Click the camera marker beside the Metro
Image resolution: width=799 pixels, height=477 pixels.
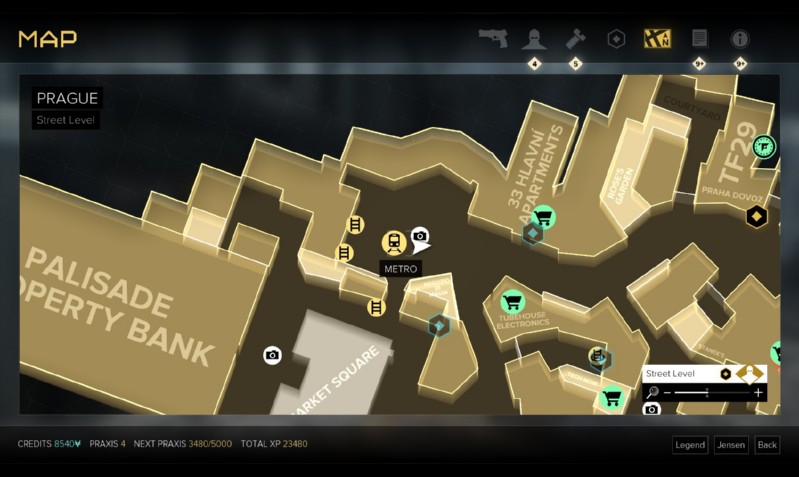coord(420,235)
